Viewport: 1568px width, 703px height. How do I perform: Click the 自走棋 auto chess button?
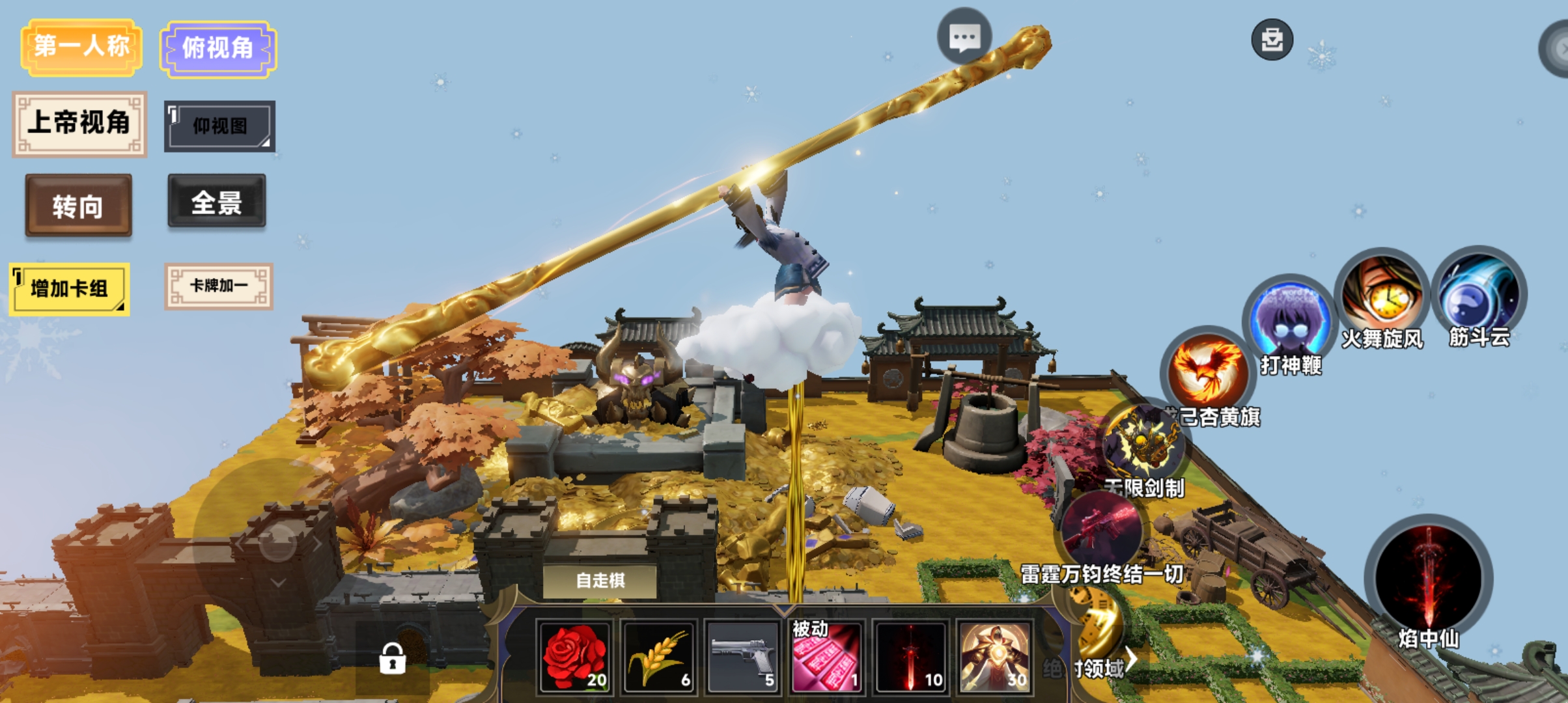tap(600, 580)
